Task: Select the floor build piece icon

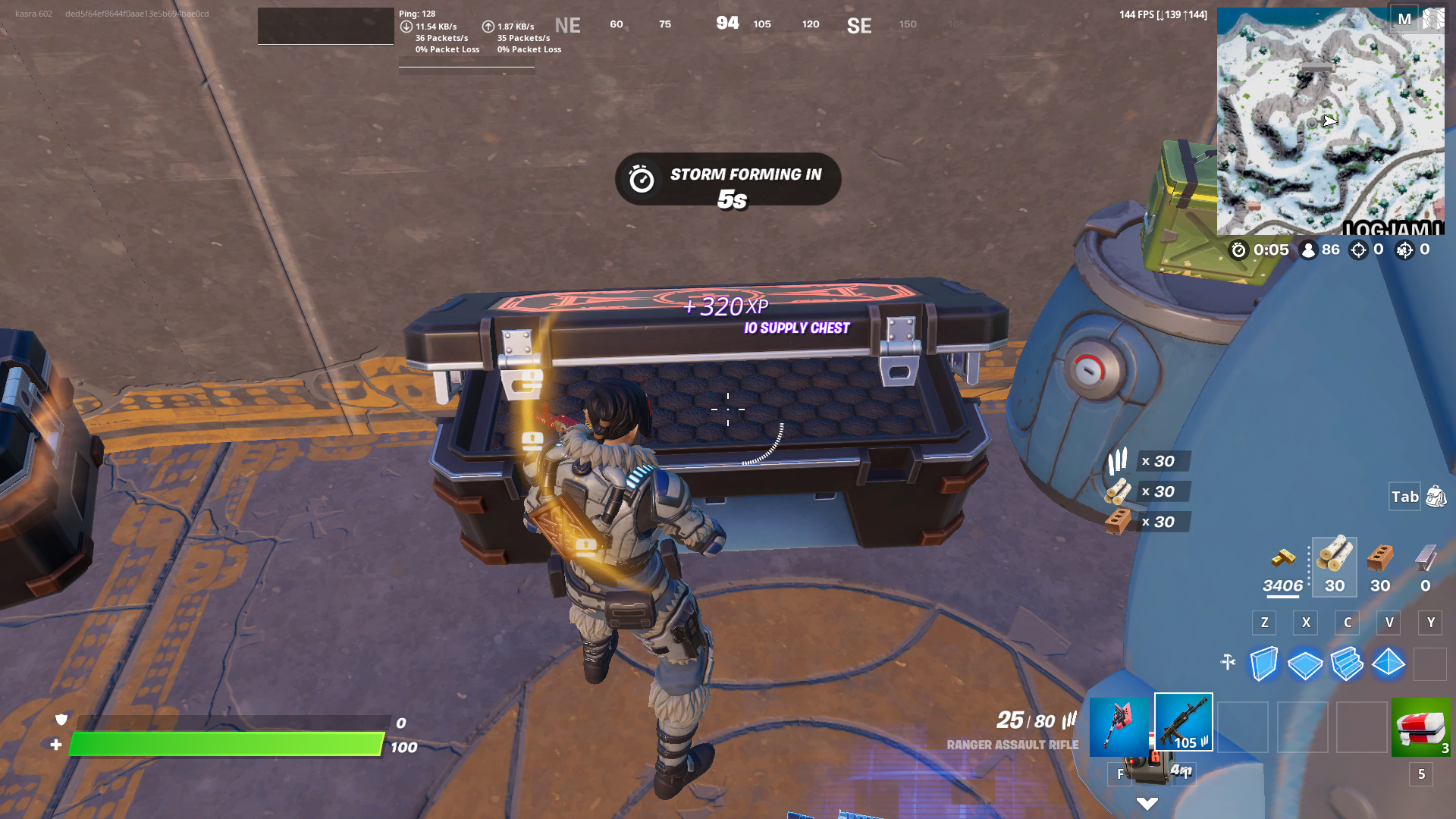Action: coord(1306,664)
